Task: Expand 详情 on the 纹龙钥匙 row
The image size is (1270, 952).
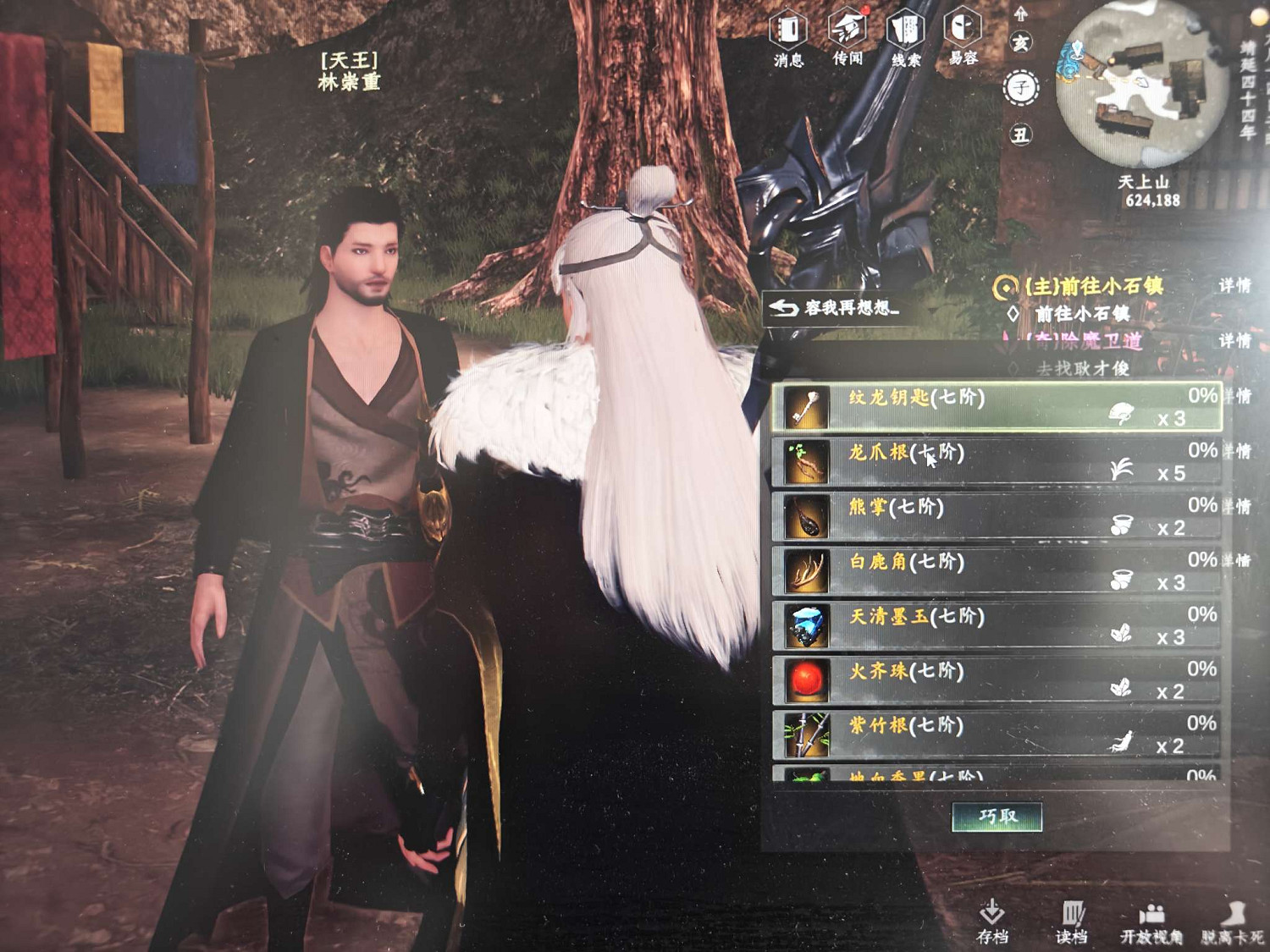Action: tap(1238, 396)
